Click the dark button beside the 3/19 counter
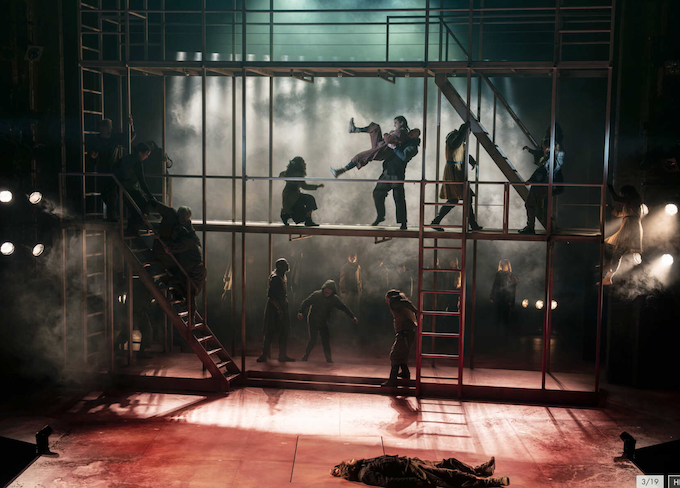This screenshot has height=488, width=680. coord(674,481)
